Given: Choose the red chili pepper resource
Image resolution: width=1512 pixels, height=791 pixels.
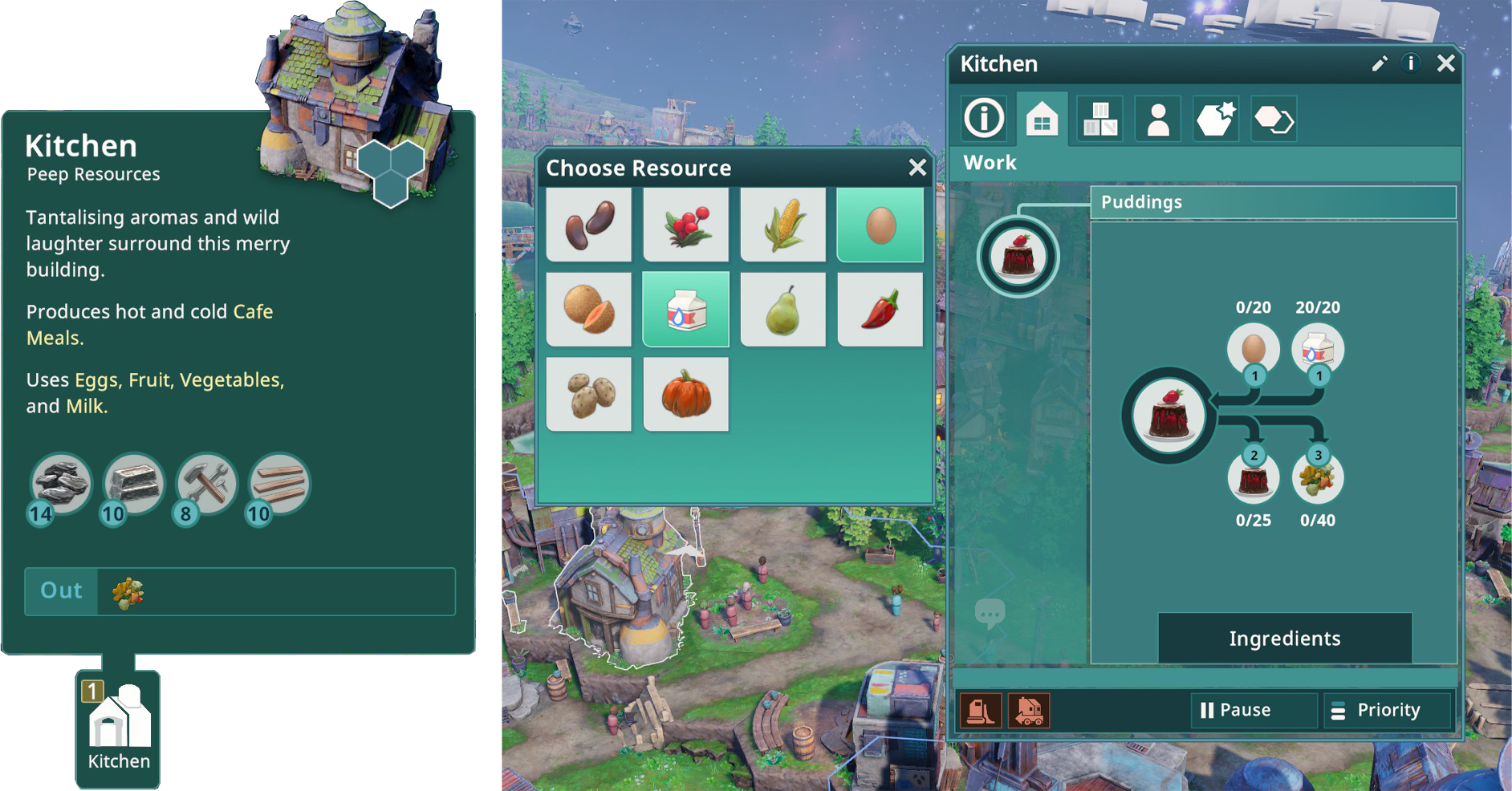Looking at the screenshot, I should [880, 310].
